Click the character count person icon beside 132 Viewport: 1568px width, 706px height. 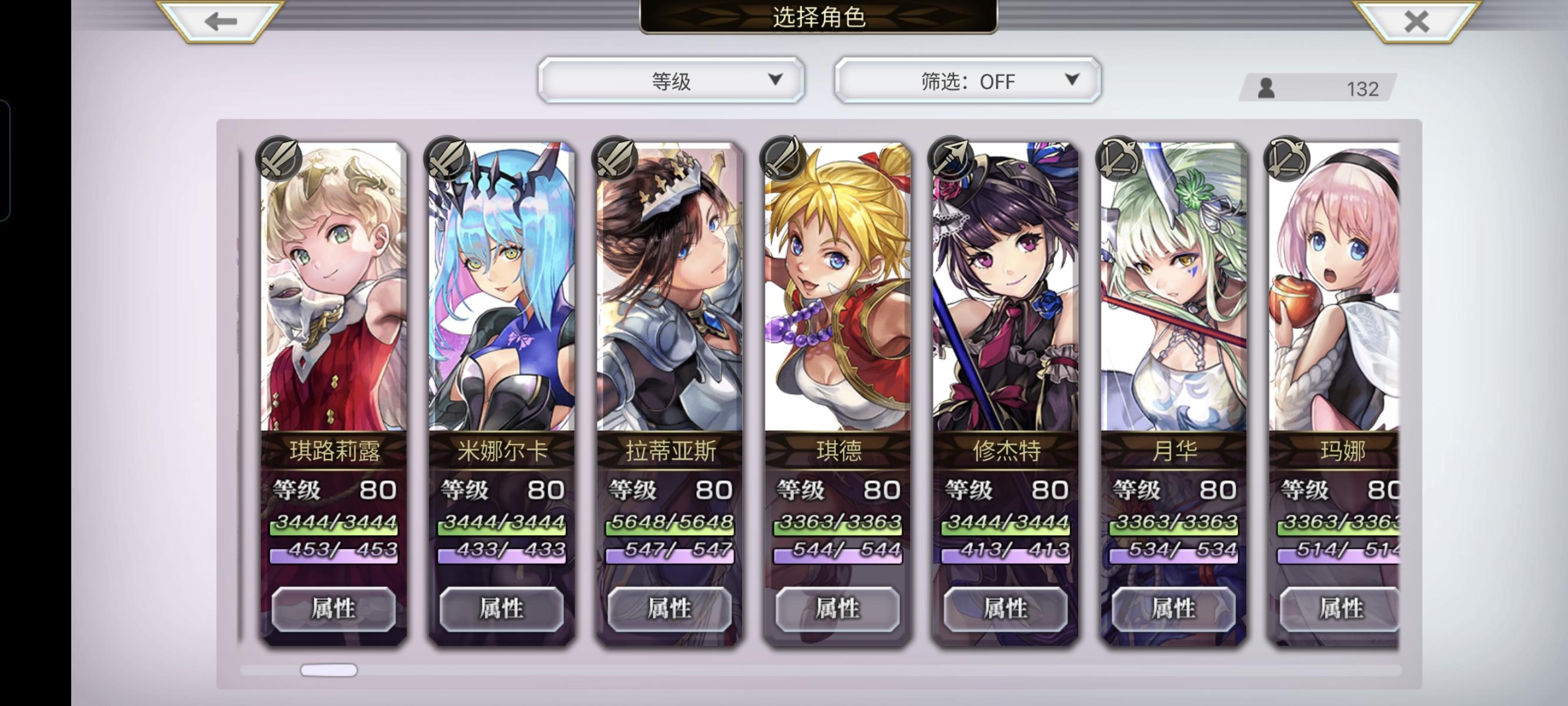tap(1266, 89)
